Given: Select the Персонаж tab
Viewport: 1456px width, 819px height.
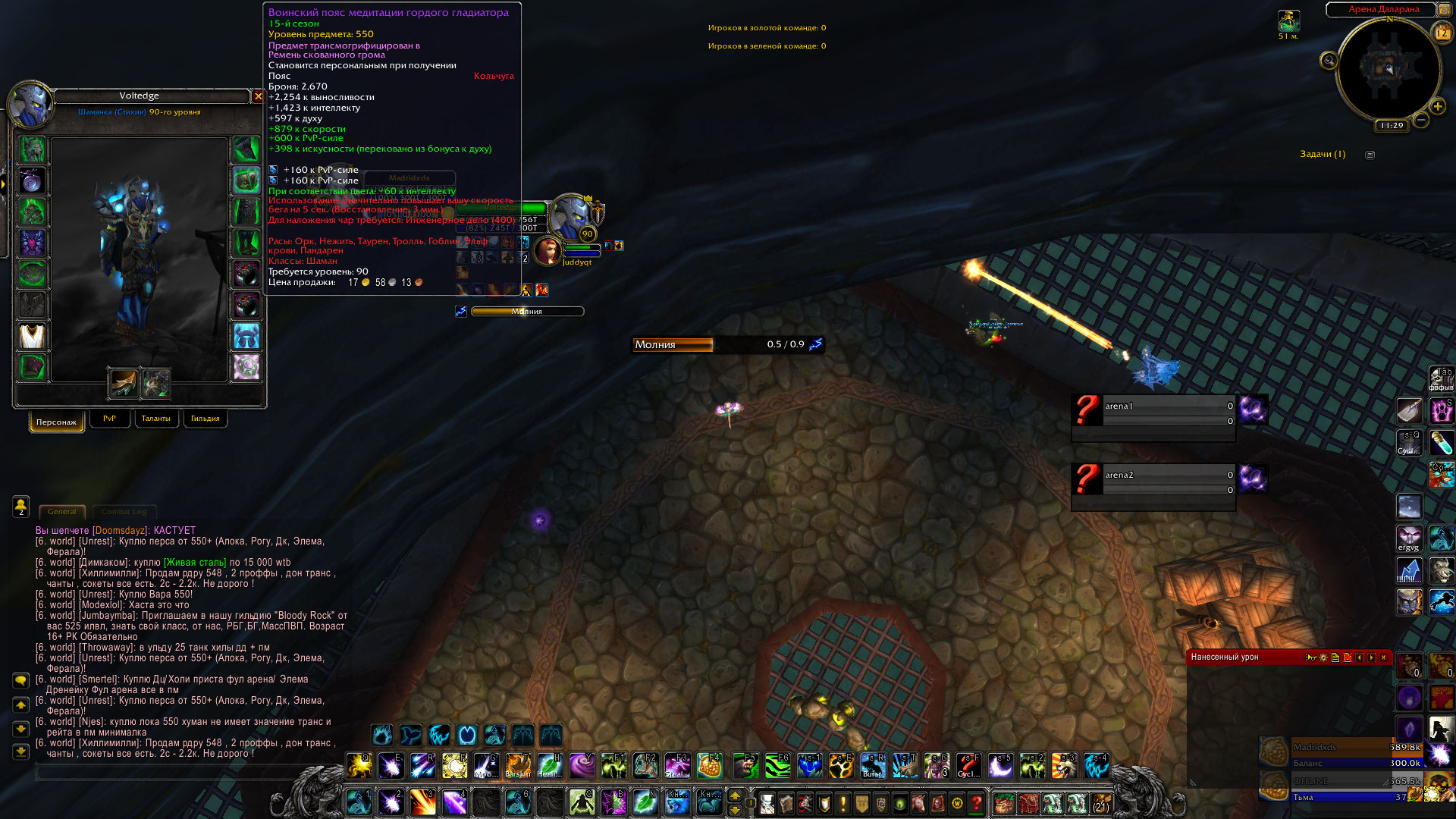Looking at the screenshot, I should [x=56, y=422].
